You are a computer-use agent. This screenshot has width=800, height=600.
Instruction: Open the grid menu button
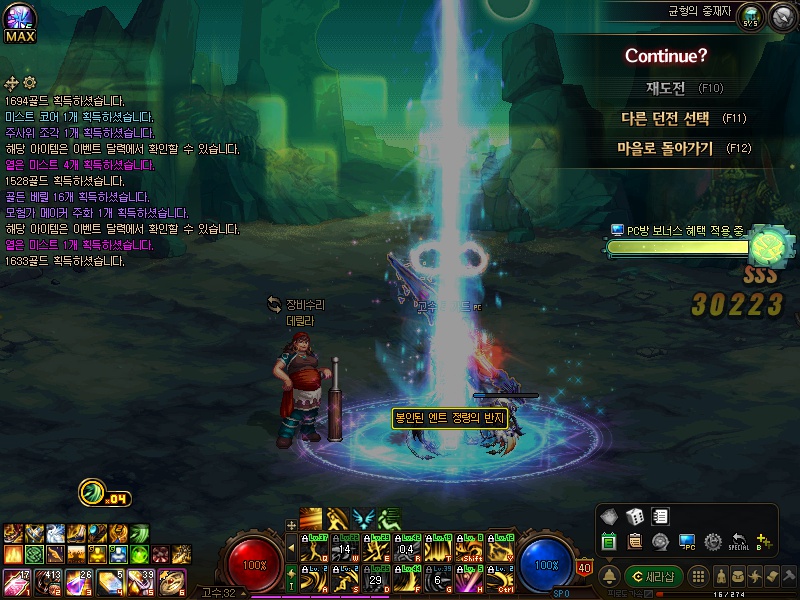coord(700,577)
